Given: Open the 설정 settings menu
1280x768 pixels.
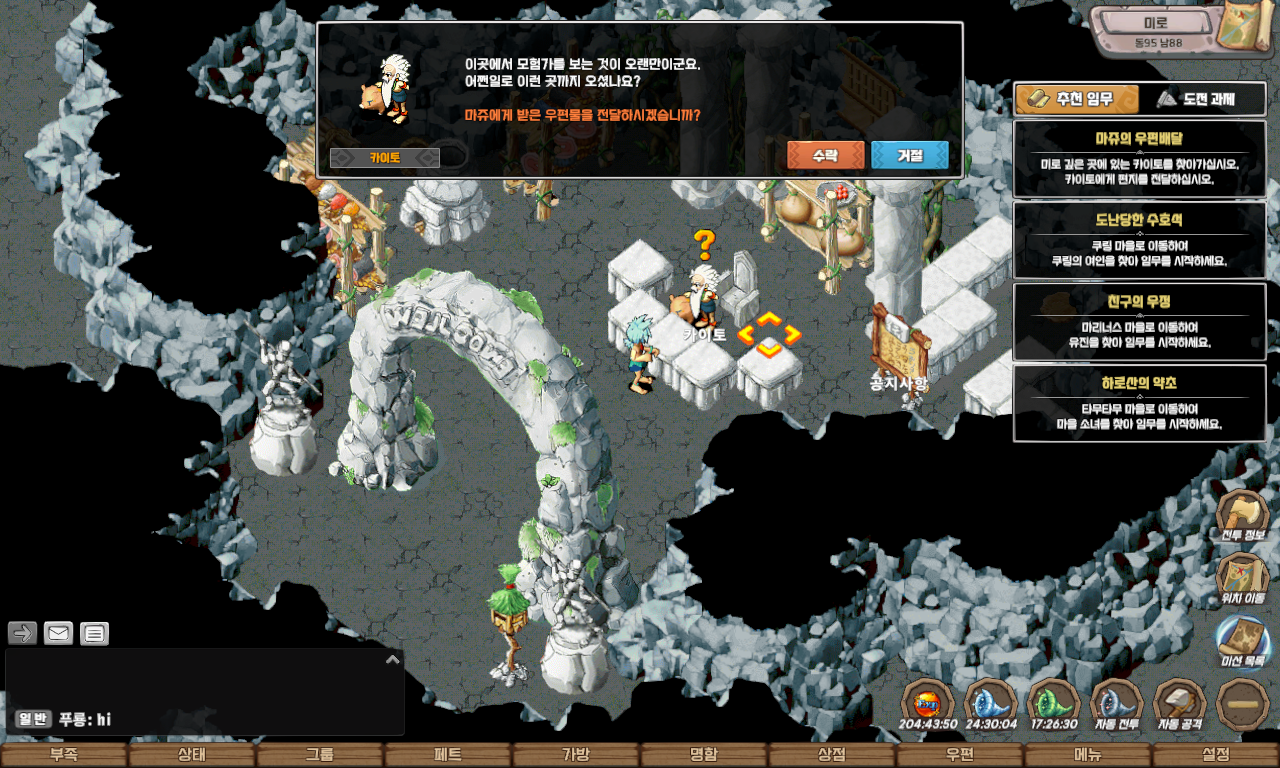Looking at the screenshot, I should [x=1216, y=755].
